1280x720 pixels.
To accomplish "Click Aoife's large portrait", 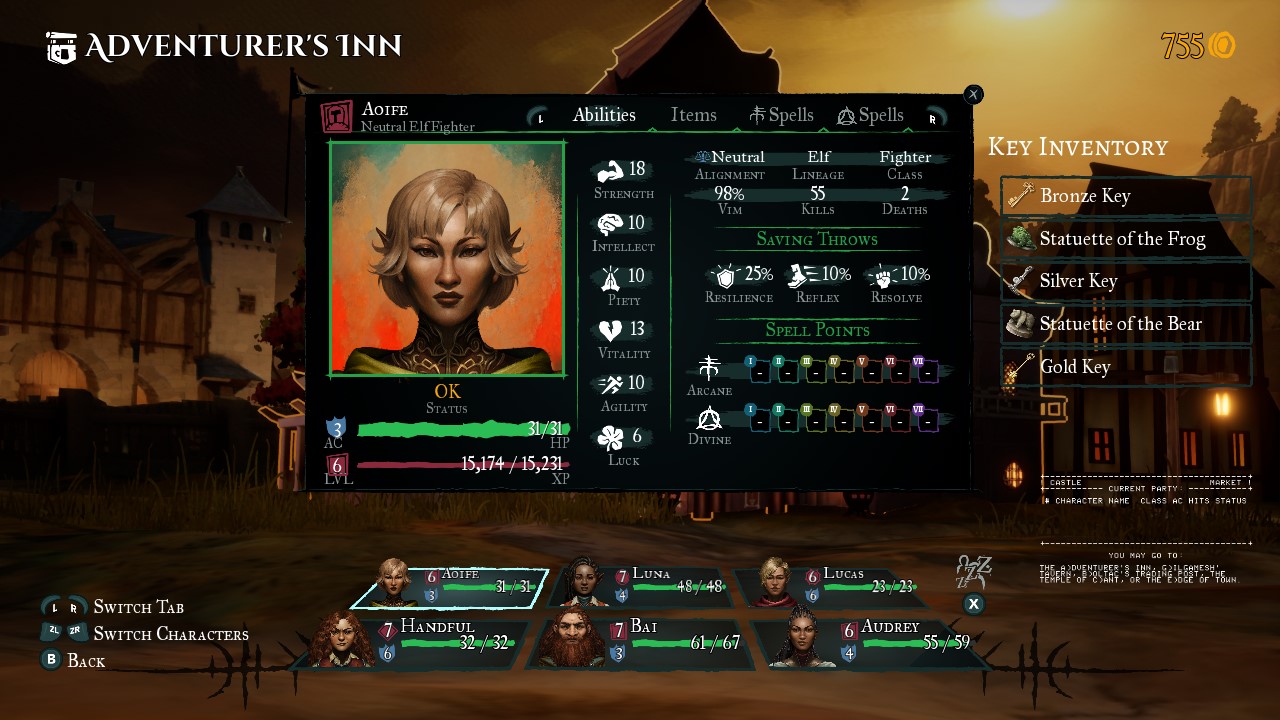I will (447, 259).
